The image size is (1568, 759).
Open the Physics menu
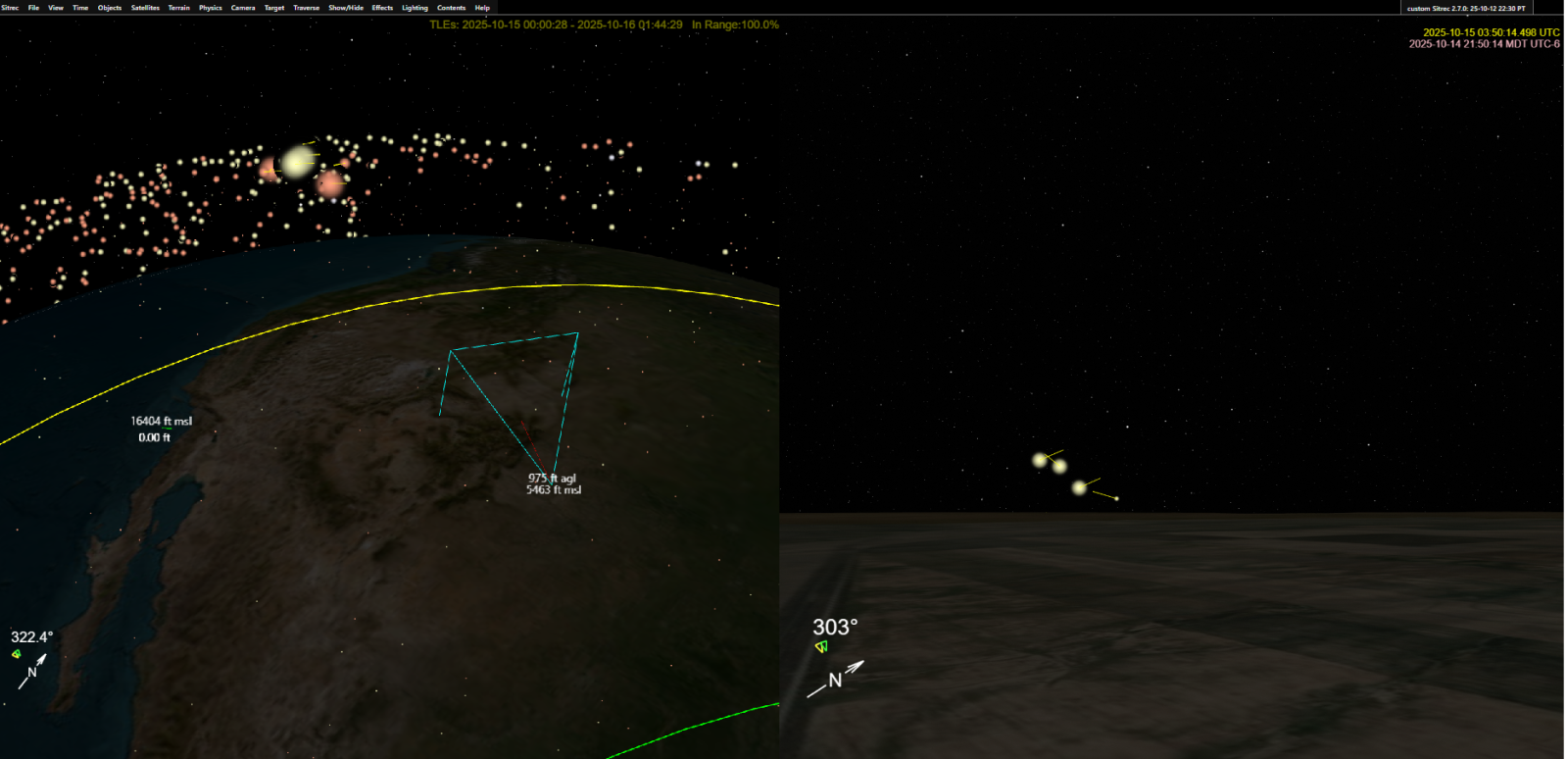(211, 8)
